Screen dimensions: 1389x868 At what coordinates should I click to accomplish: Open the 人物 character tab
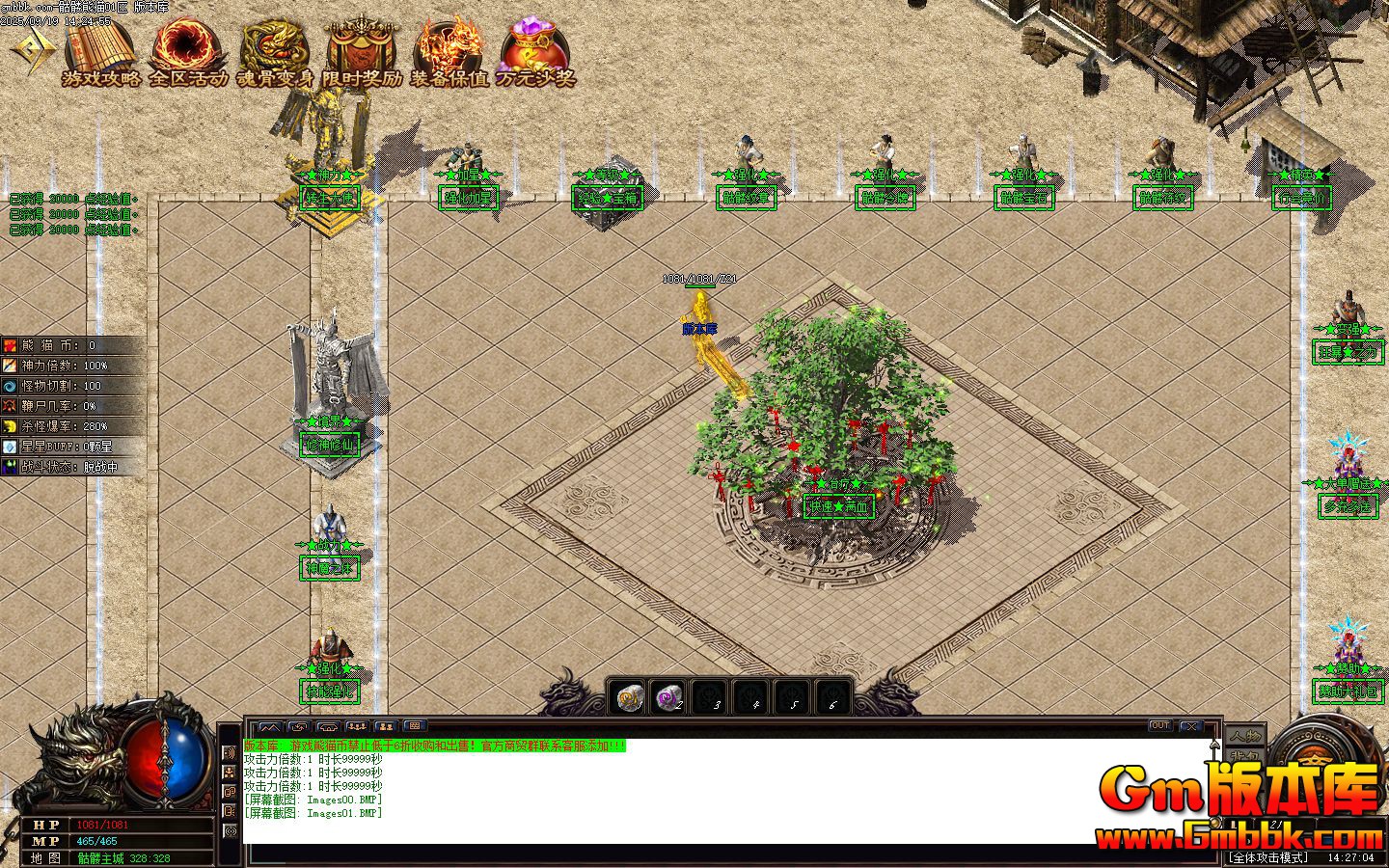(x=1243, y=735)
